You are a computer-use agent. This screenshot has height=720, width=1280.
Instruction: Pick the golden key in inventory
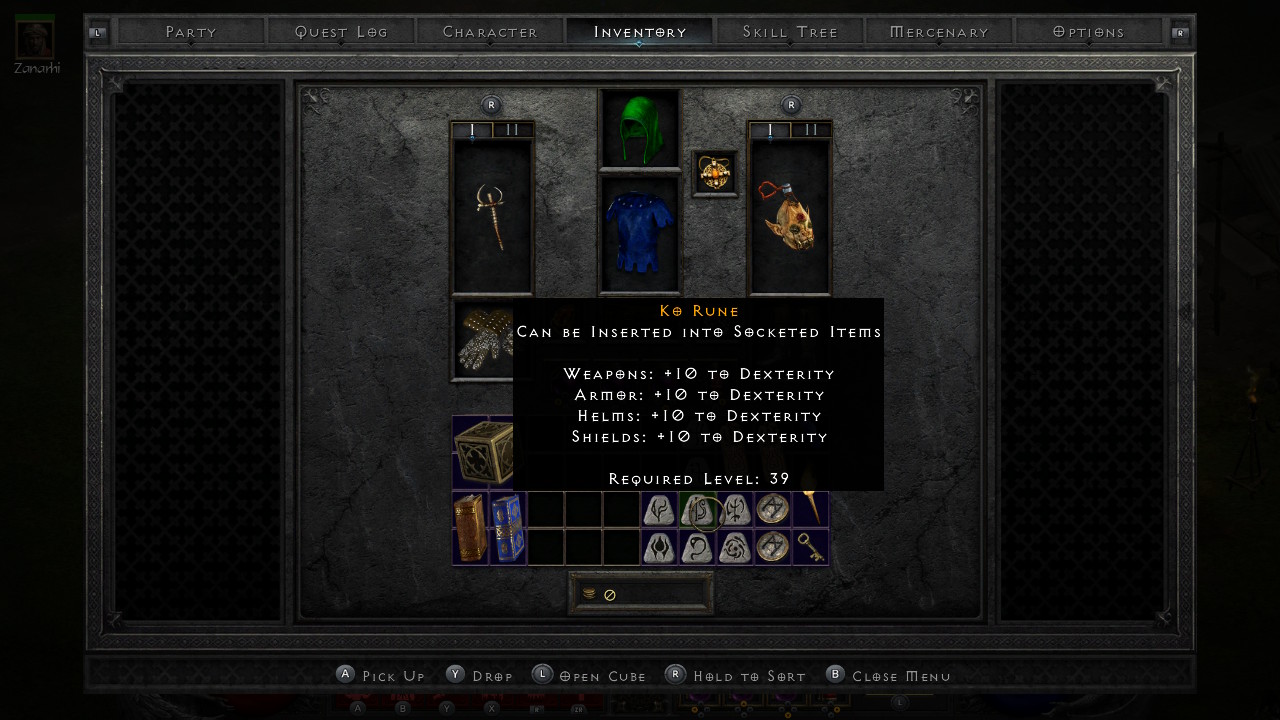point(811,547)
